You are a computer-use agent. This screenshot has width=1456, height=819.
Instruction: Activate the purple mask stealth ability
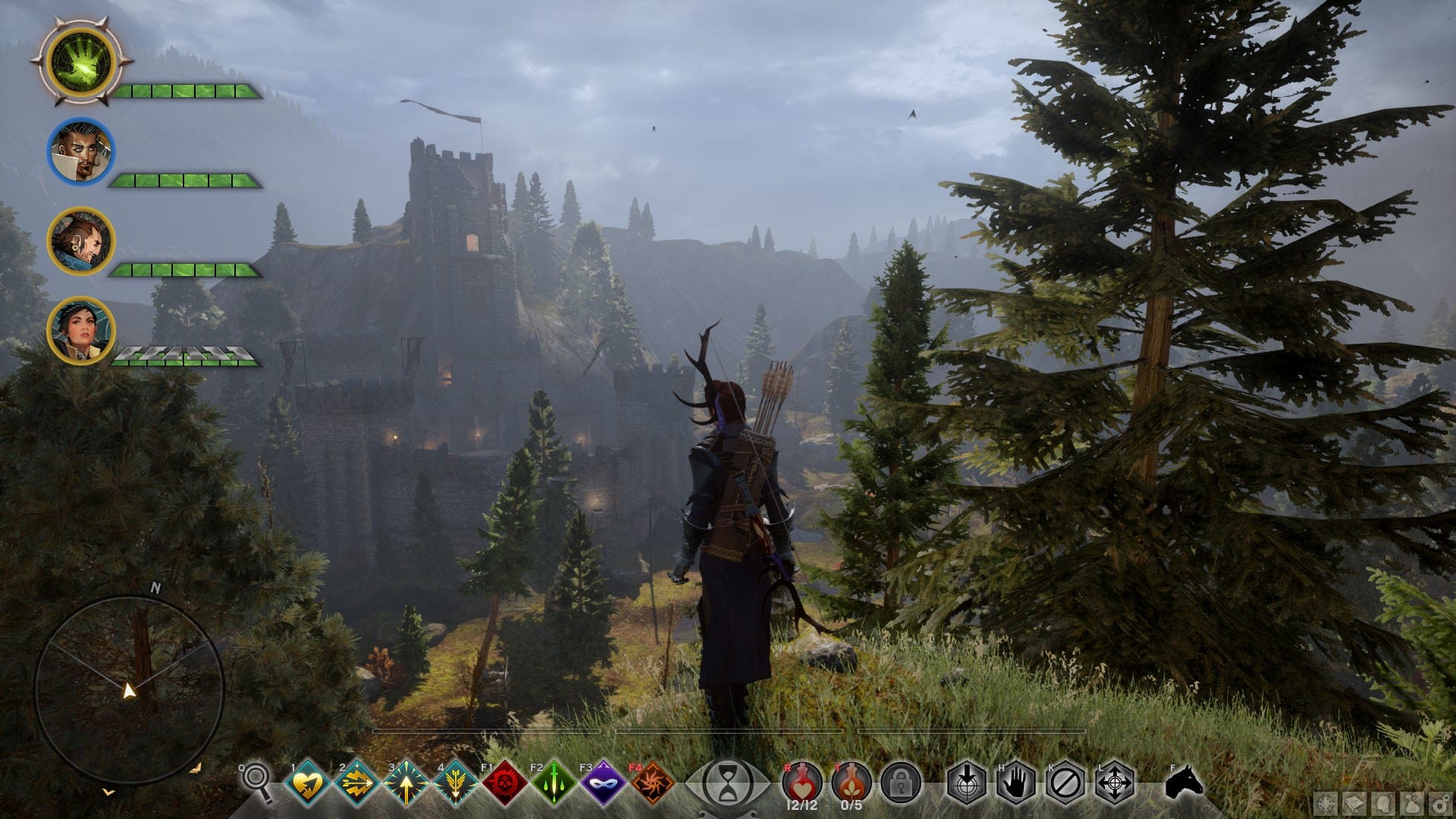(x=604, y=782)
